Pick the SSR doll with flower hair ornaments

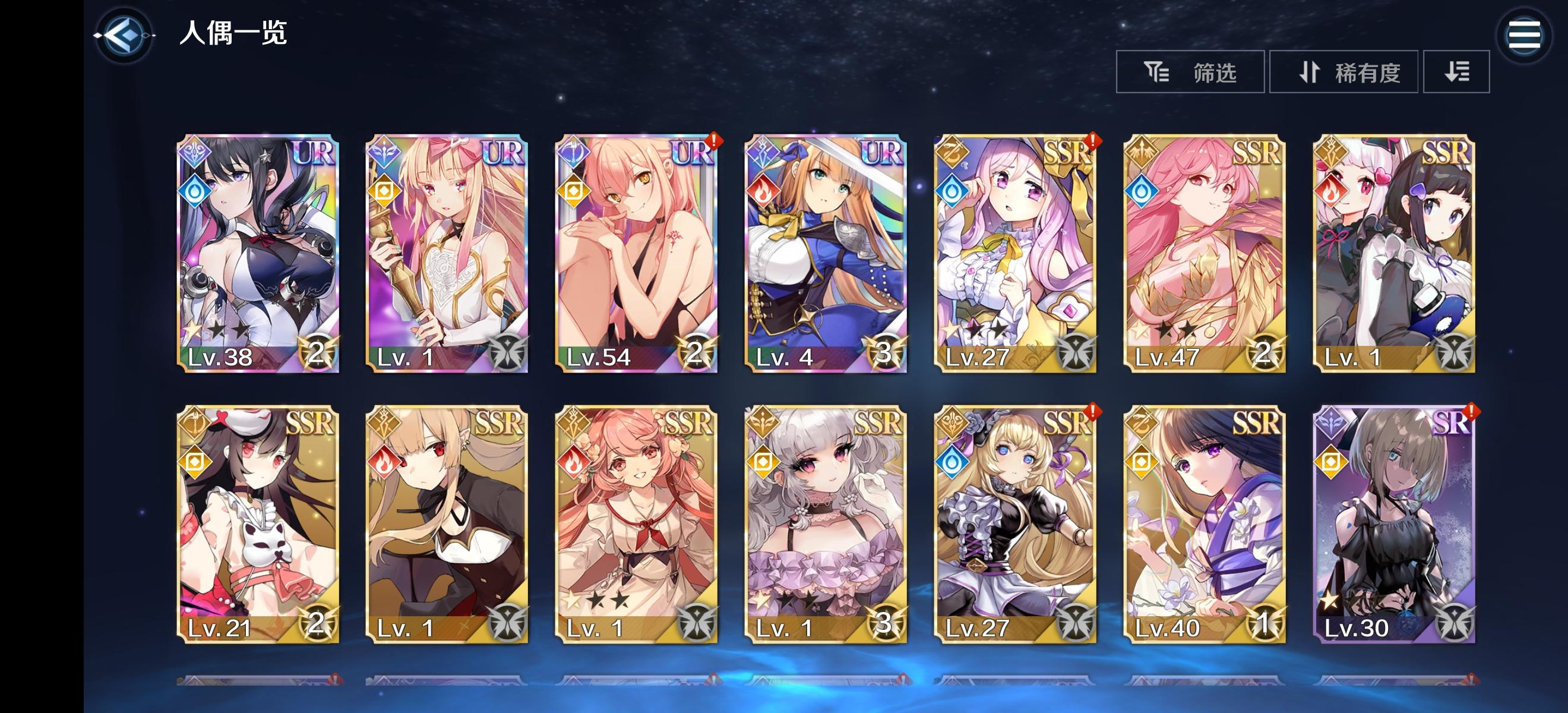click(636, 523)
